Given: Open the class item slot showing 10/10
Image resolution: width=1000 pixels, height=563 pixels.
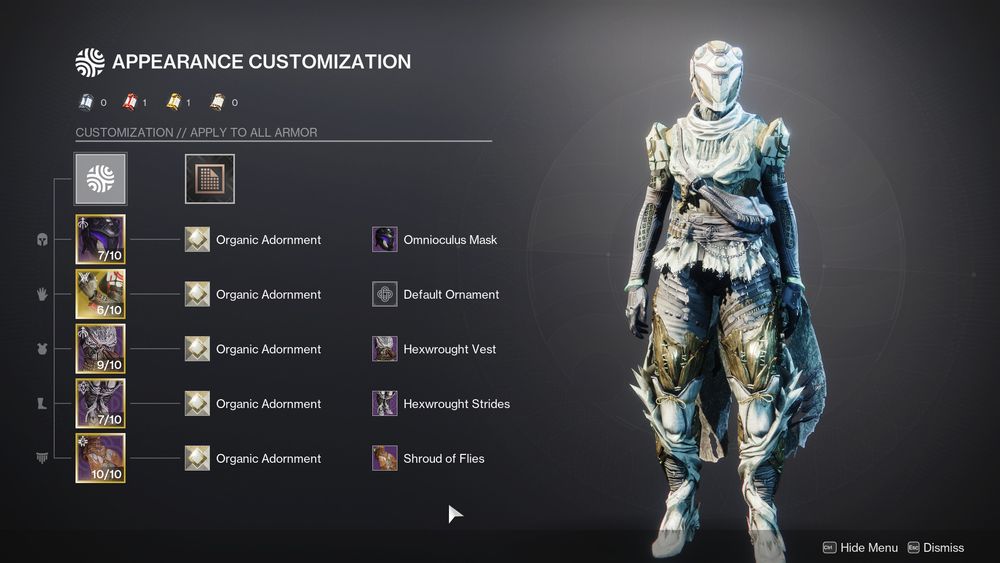Looking at the screenshot, I should pyautogui.click(x=100, y=458).
